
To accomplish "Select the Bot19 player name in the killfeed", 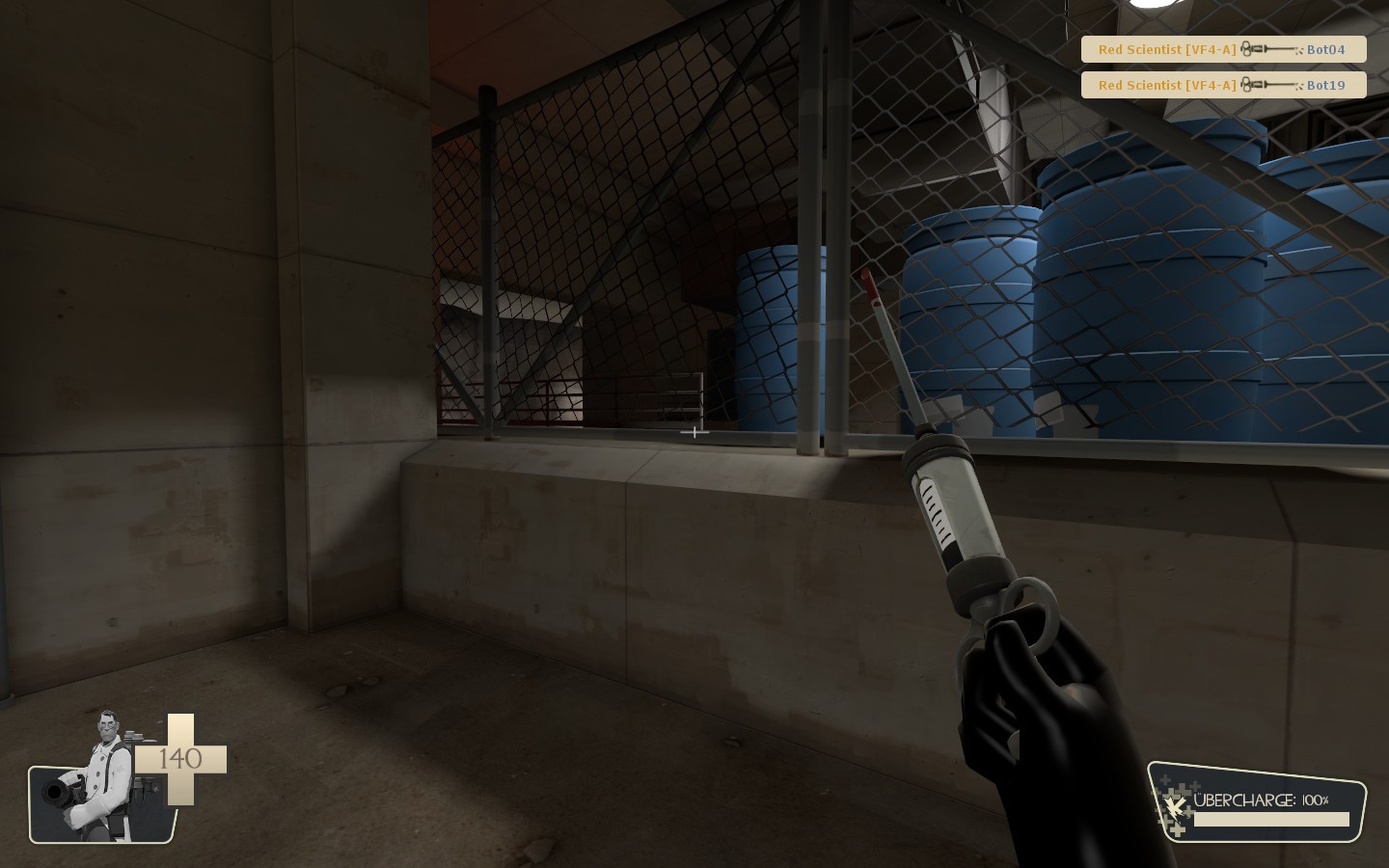I will pyautogui.click(x=1325, y=85).
